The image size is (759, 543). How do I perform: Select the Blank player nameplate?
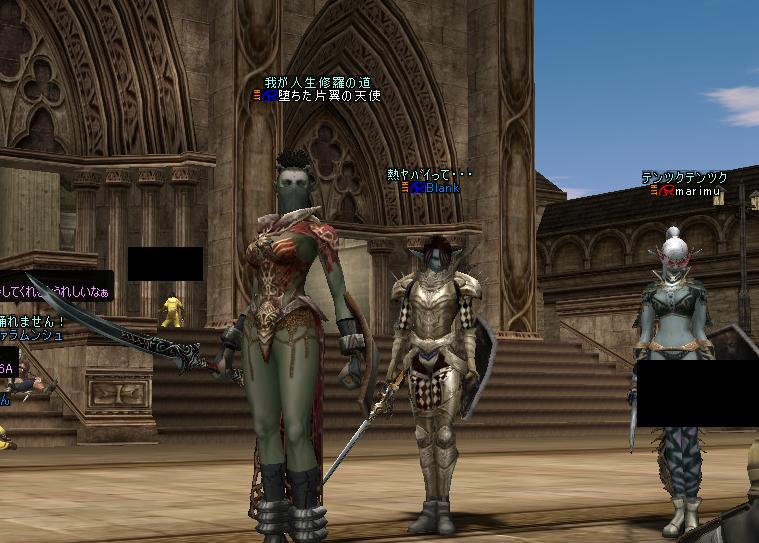pos(442,187)
